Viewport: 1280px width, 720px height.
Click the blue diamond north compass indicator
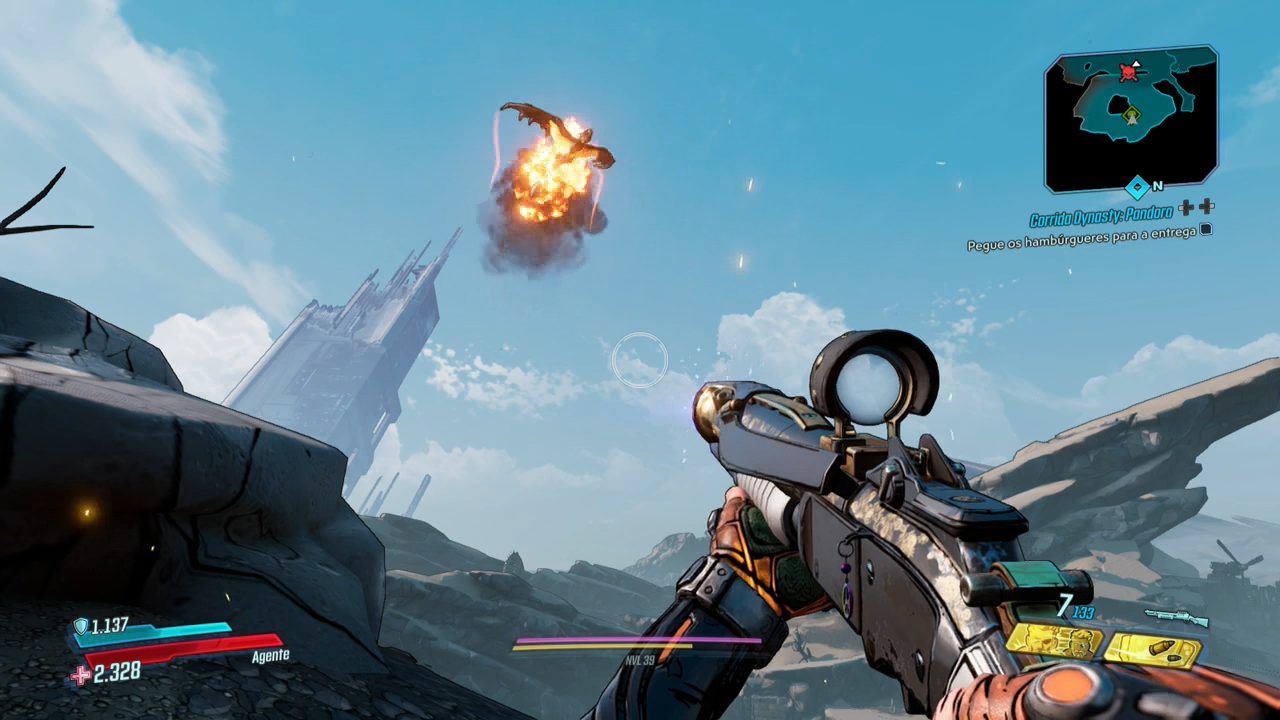click(x=1136, y=187)
